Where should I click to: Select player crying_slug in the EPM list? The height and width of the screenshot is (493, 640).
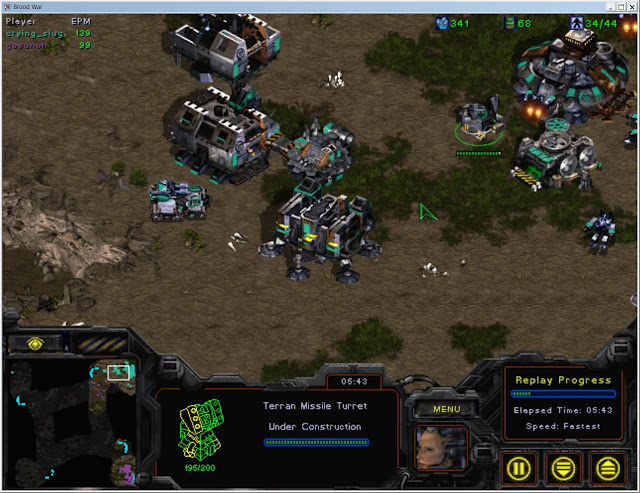coord(35,33)
